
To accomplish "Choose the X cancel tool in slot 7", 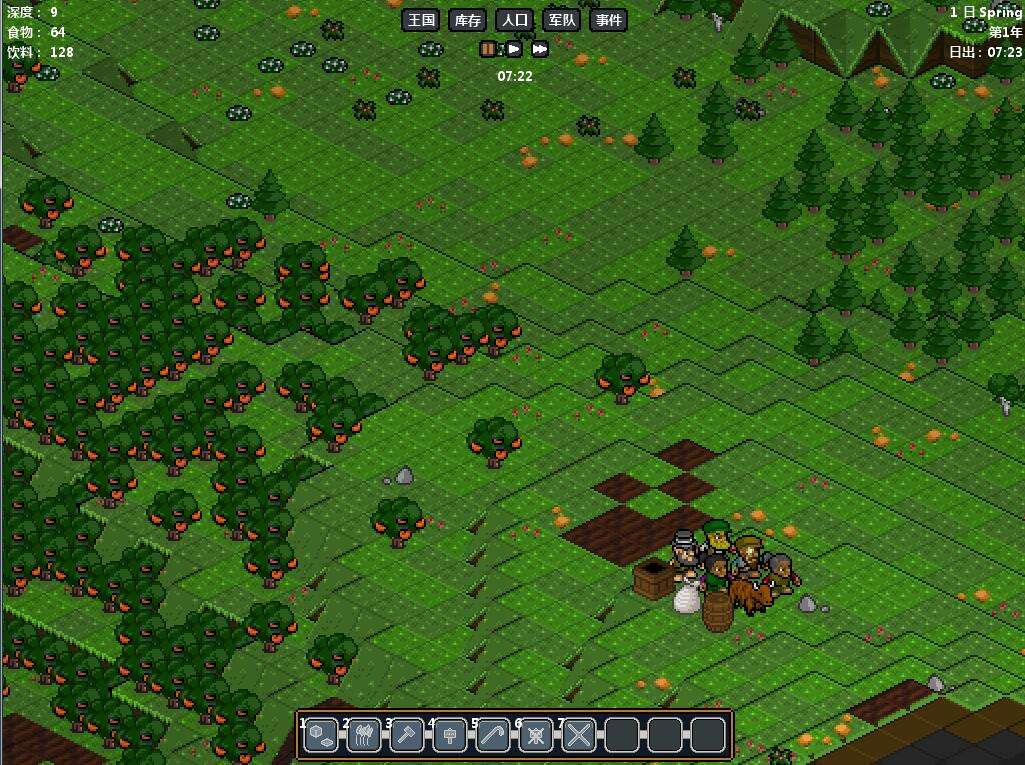I will [x=579, y=736].
